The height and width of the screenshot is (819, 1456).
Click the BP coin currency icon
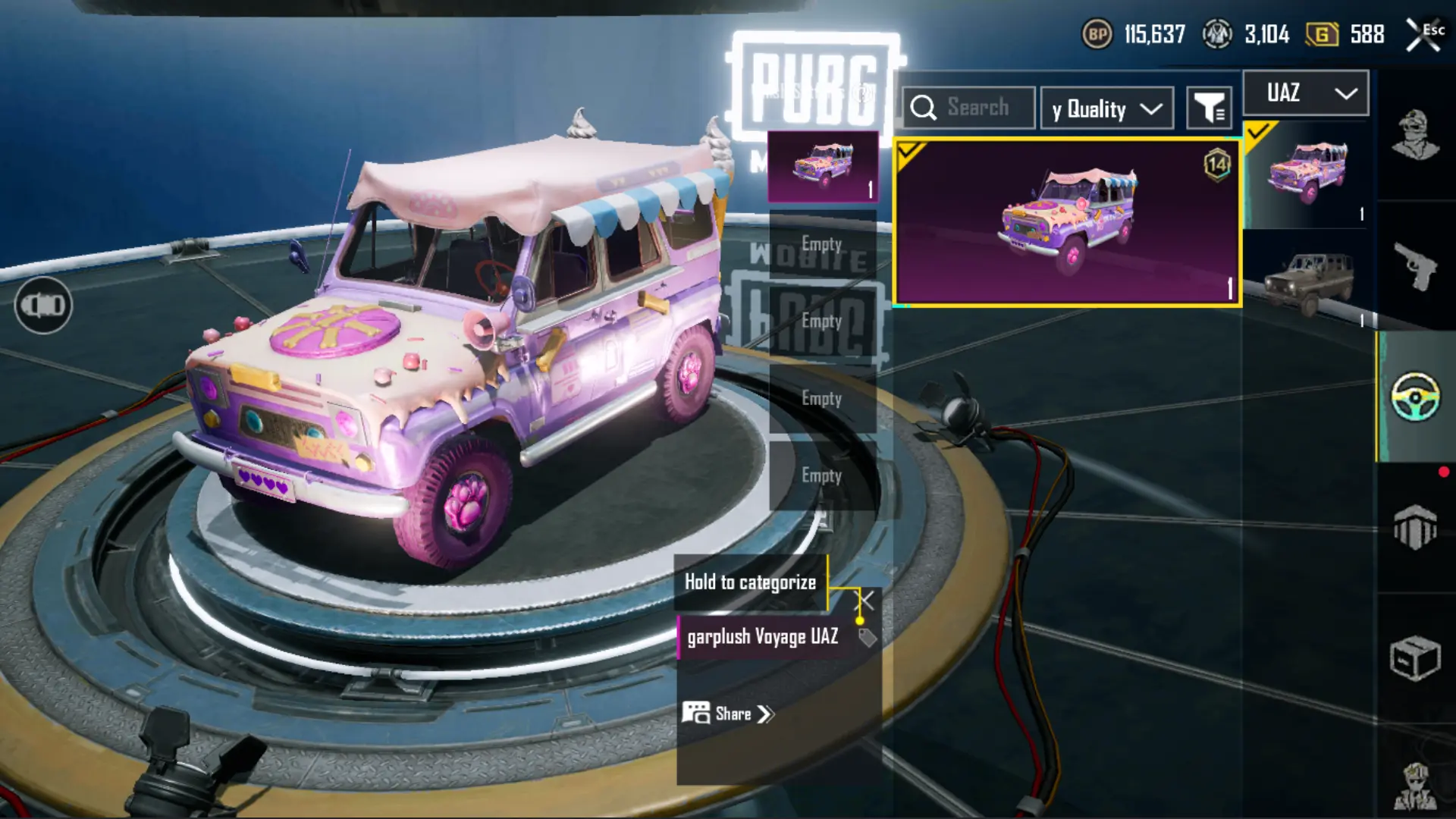point(1097,34)
